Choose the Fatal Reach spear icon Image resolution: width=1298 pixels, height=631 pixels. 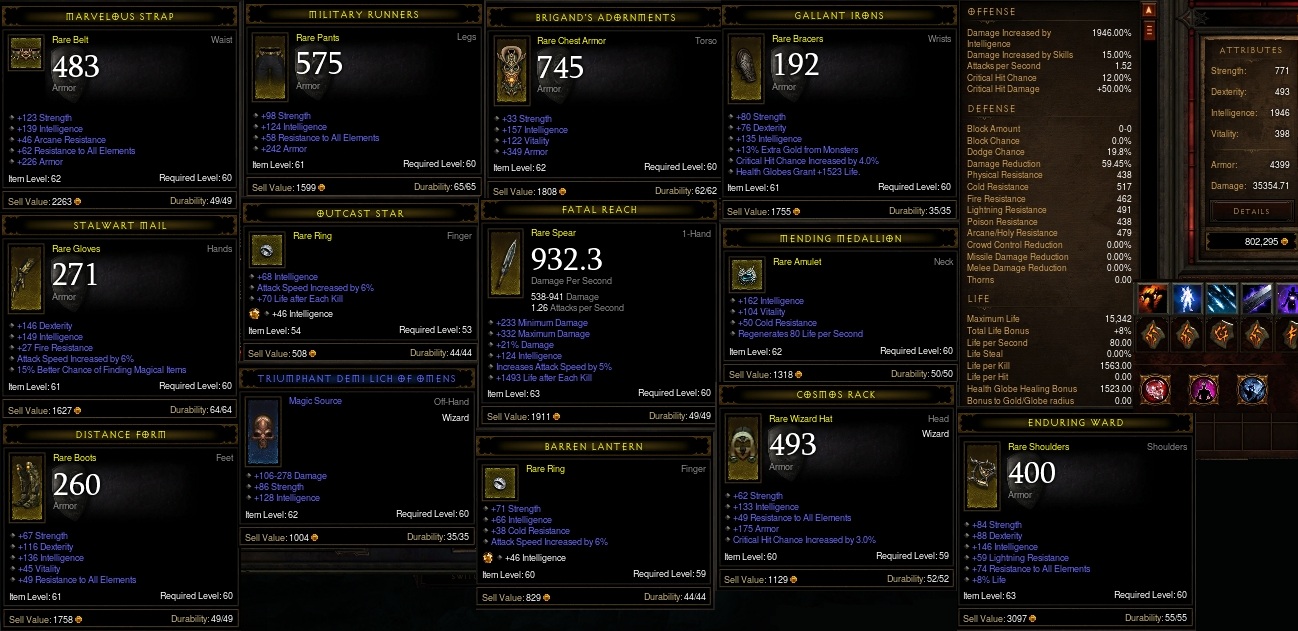(506, 262)
